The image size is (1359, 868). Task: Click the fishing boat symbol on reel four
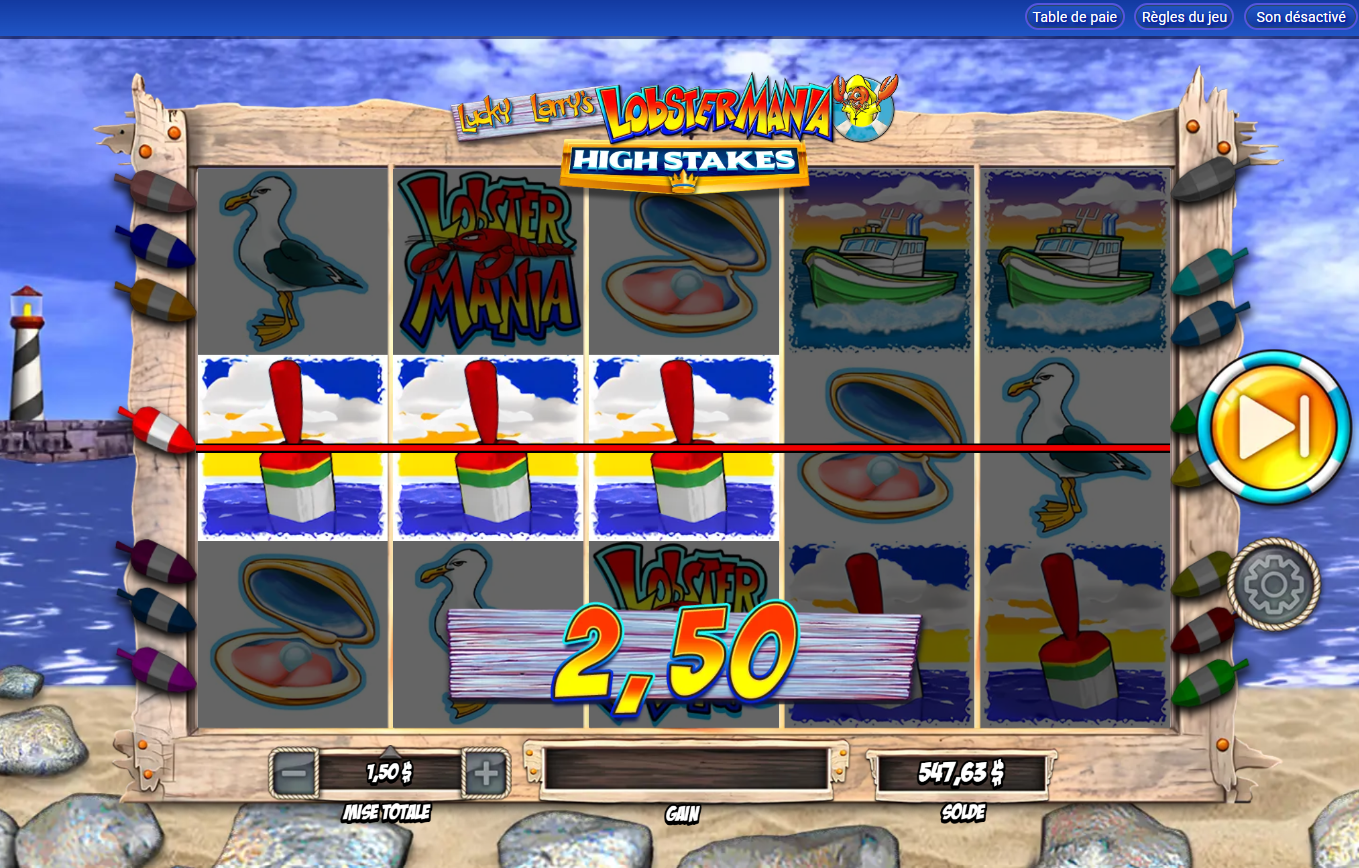tap(879, 260)
